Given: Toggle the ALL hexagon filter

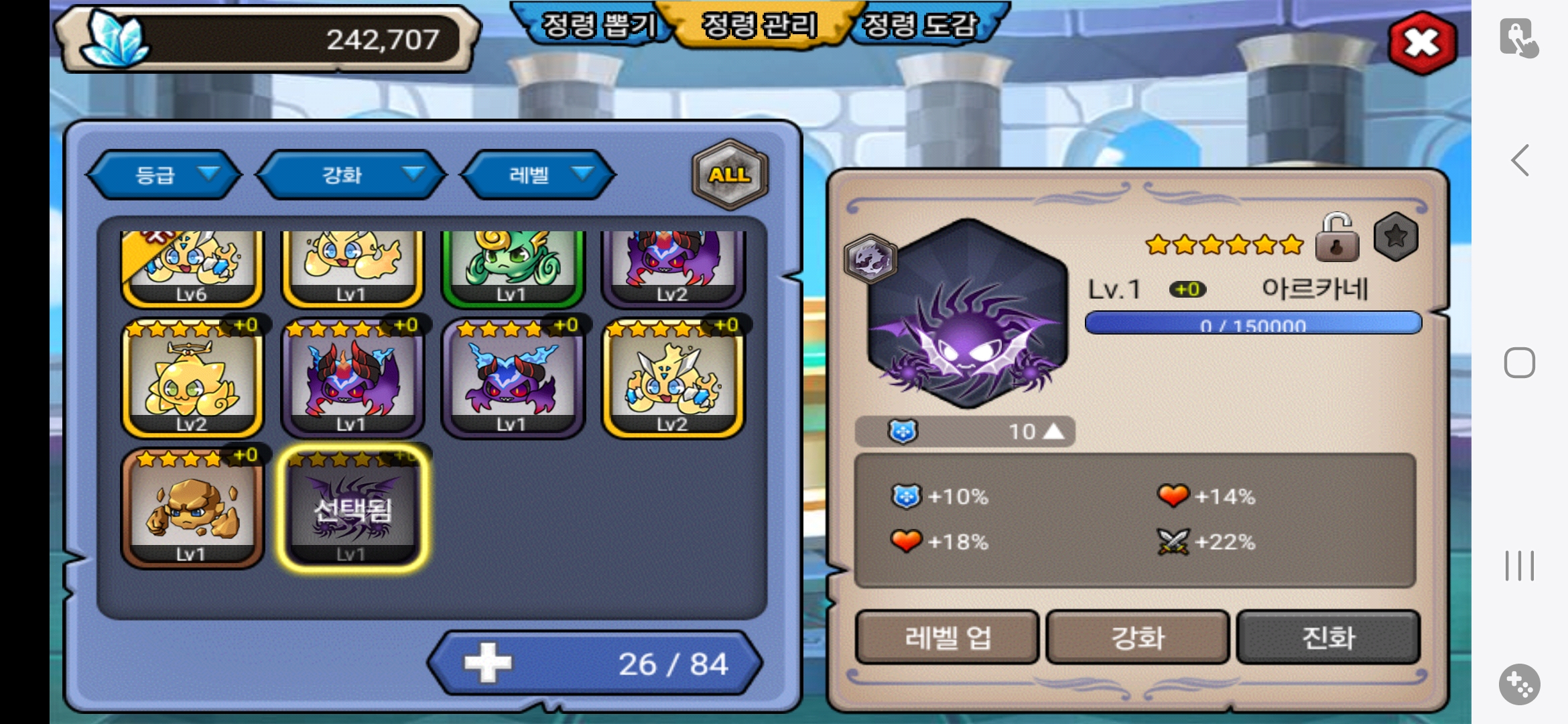Looking at the screenshot, I should [729, 174].
